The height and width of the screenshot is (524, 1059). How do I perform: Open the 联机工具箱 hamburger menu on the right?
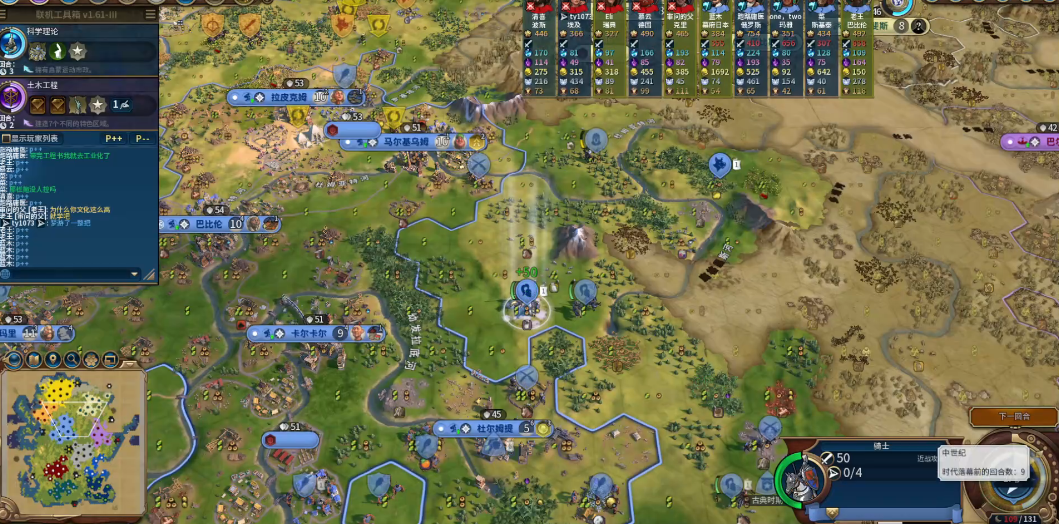[x=151, y=15]
